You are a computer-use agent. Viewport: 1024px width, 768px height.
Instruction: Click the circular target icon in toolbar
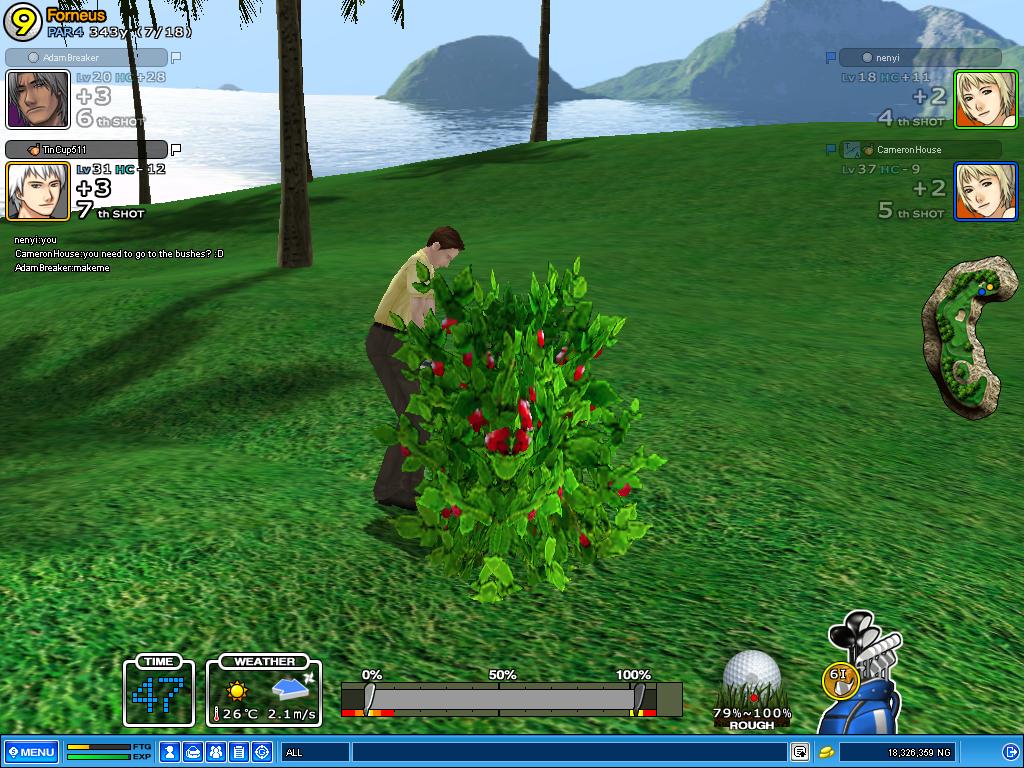(262, 752)
